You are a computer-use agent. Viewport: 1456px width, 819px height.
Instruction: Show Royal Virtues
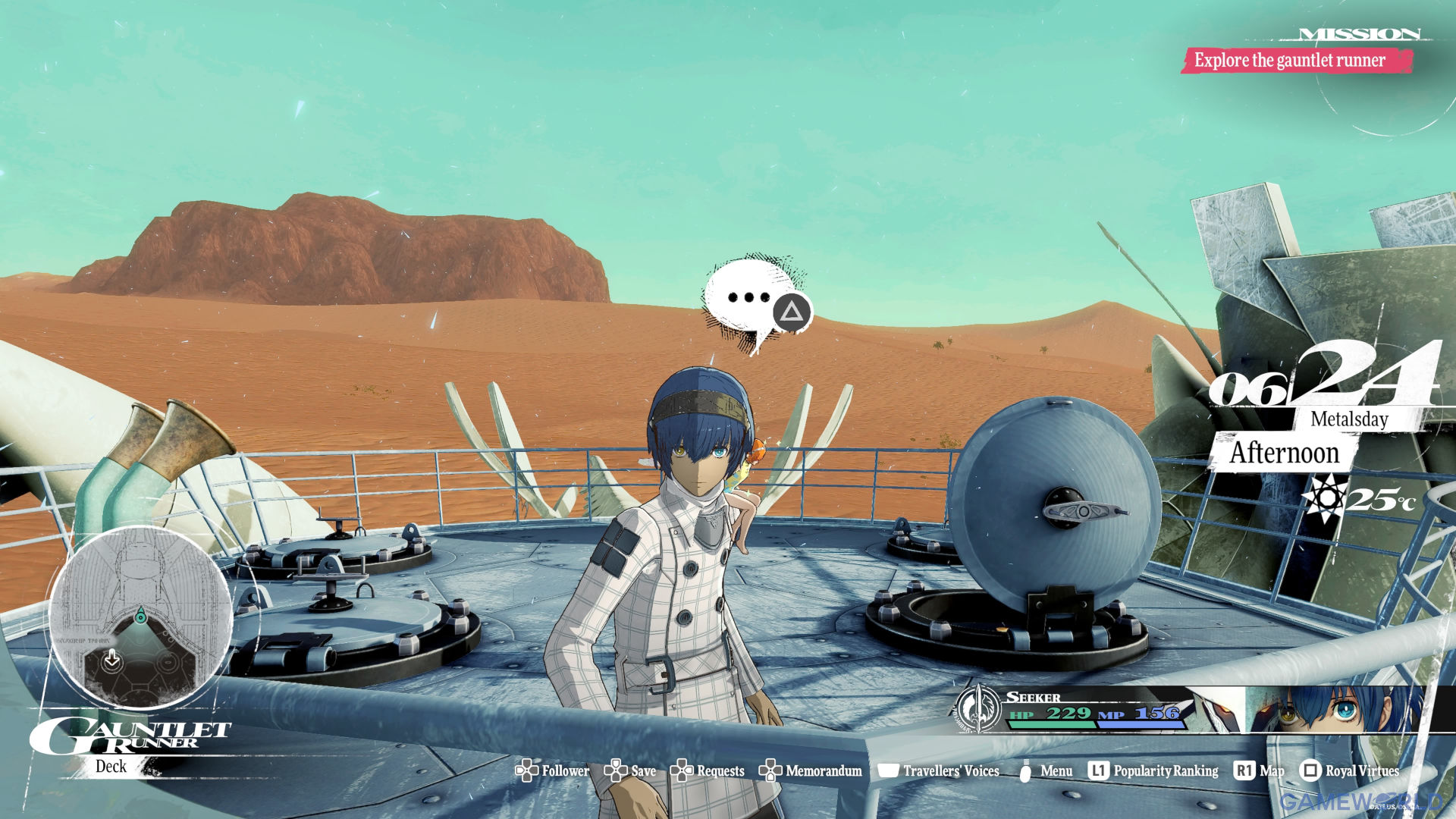(x=1350, y=770)
